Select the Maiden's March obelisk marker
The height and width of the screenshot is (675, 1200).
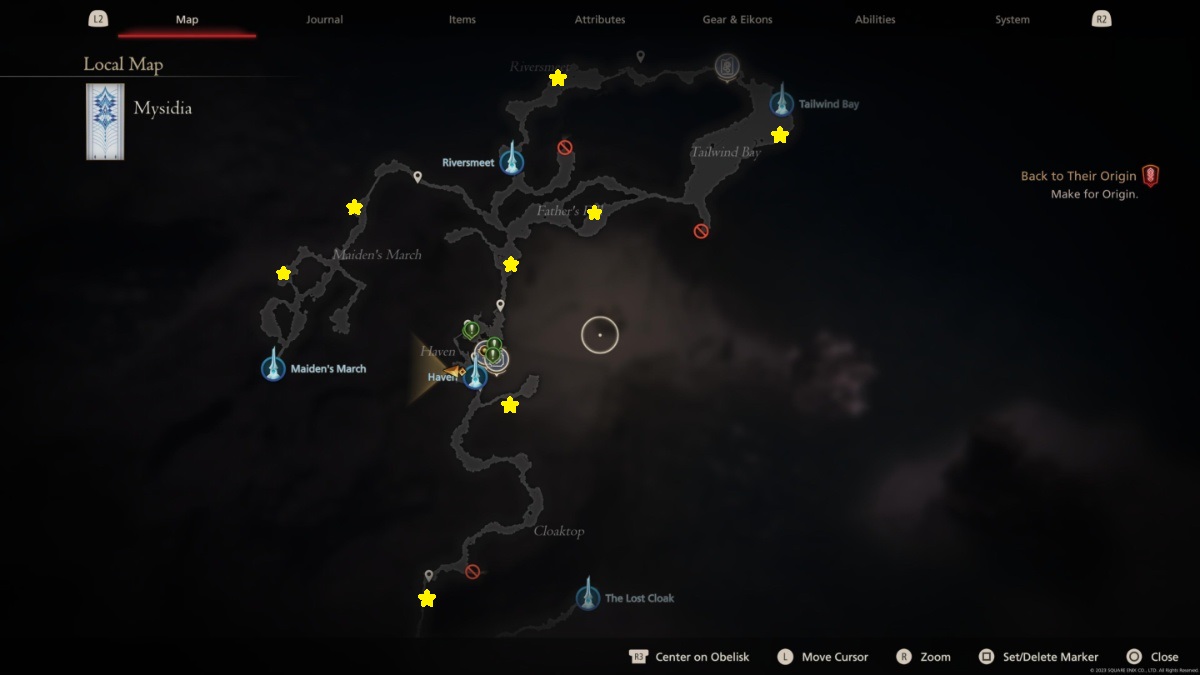273,368
